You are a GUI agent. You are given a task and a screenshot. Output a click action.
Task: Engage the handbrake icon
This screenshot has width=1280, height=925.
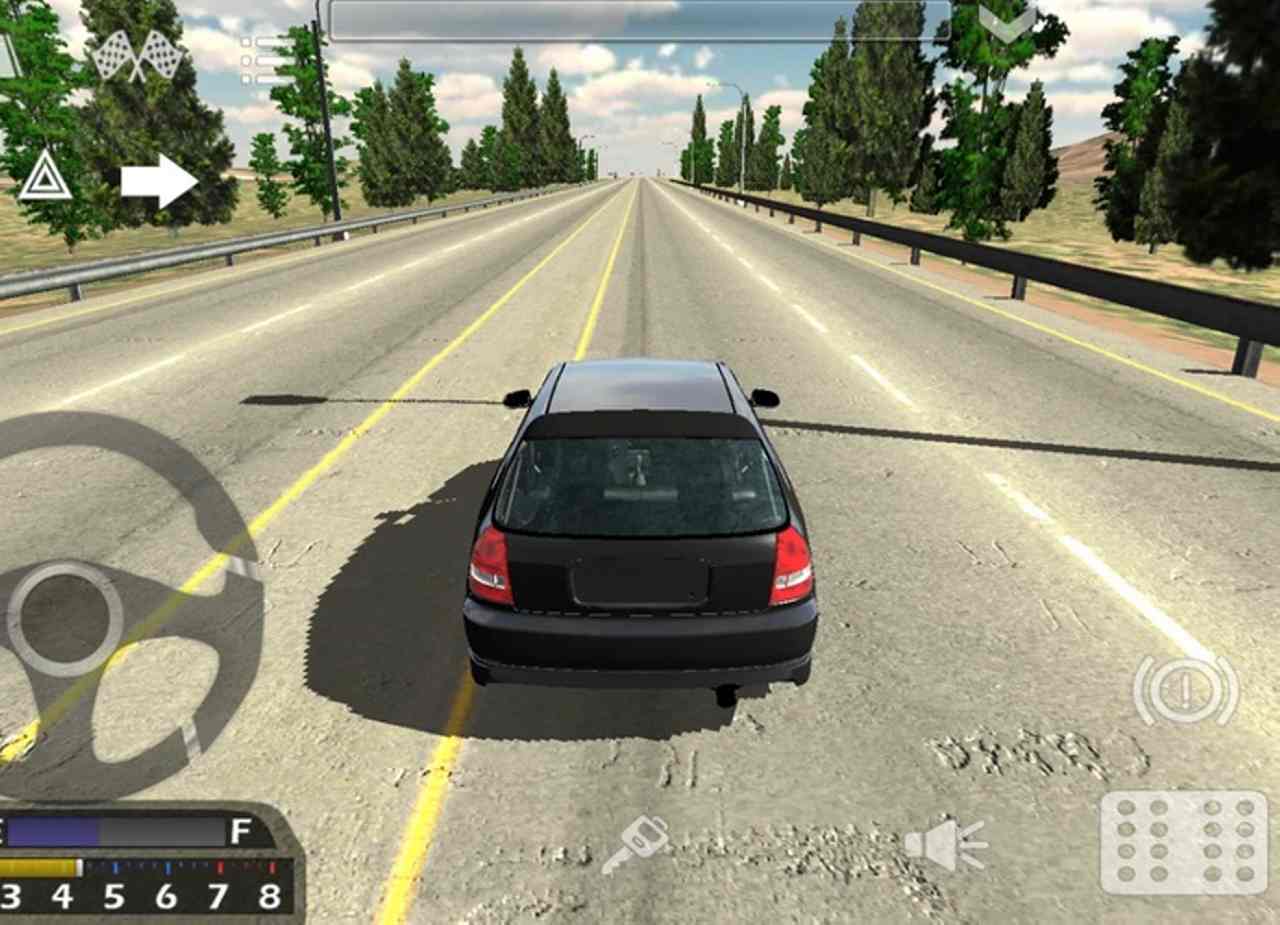tap(1185, 689)
